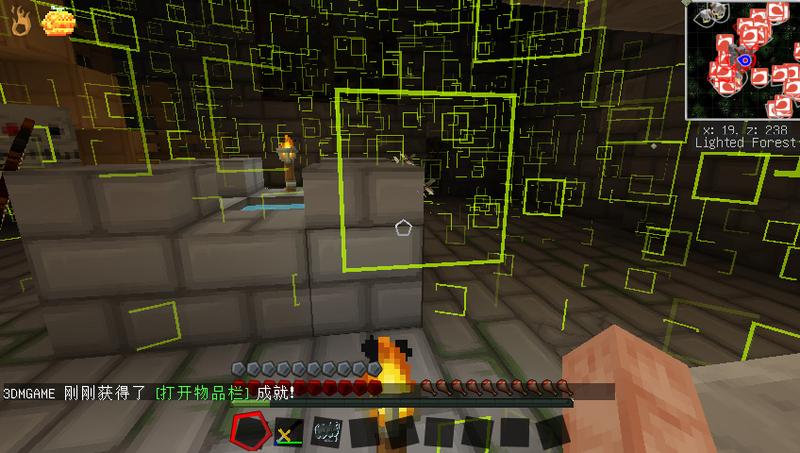
Task: Select the hotbar slot with yellow crossed tool
Action: (288, 431)
